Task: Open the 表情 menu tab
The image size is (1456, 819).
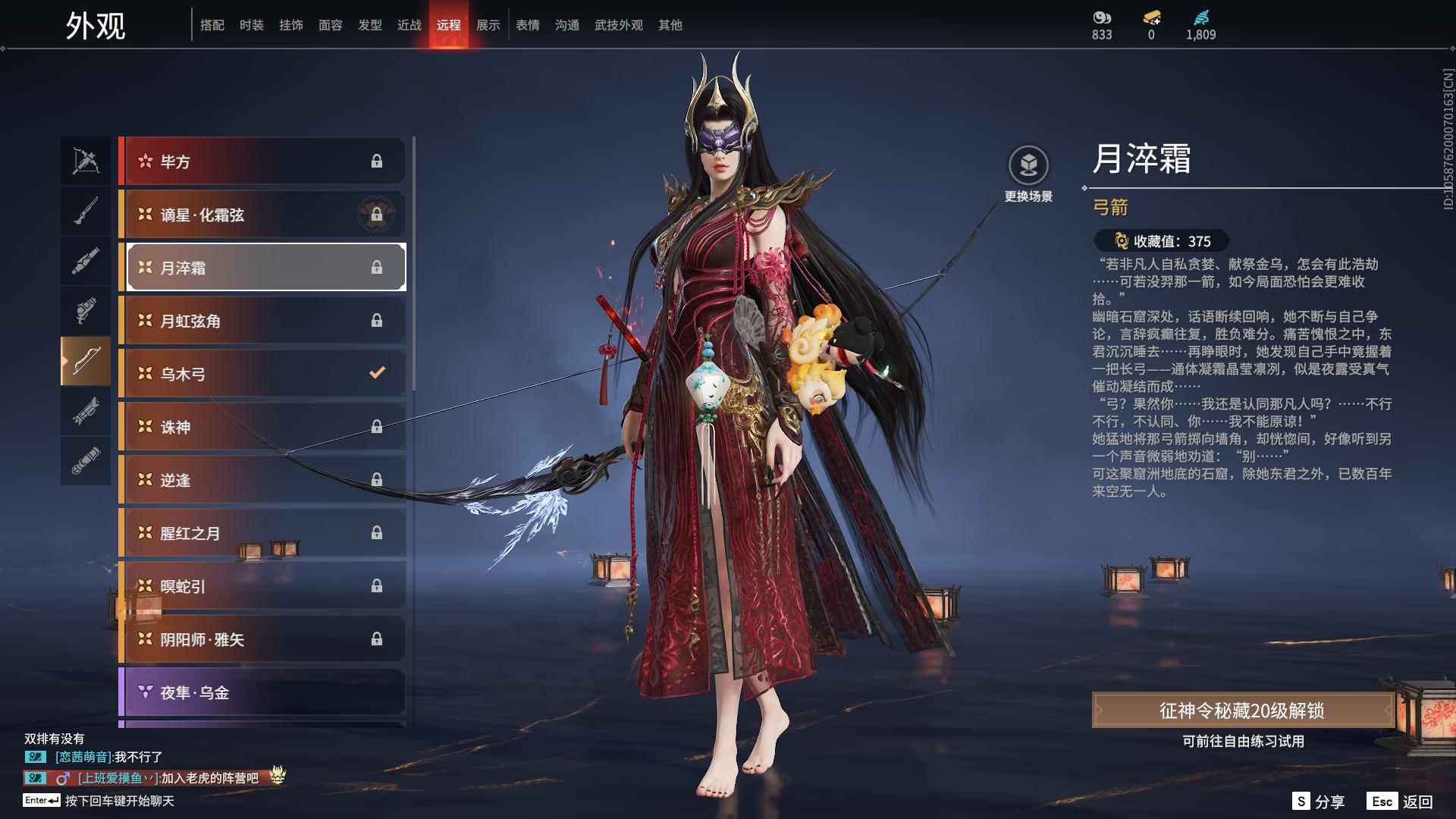Action: (x=526, y=24)
